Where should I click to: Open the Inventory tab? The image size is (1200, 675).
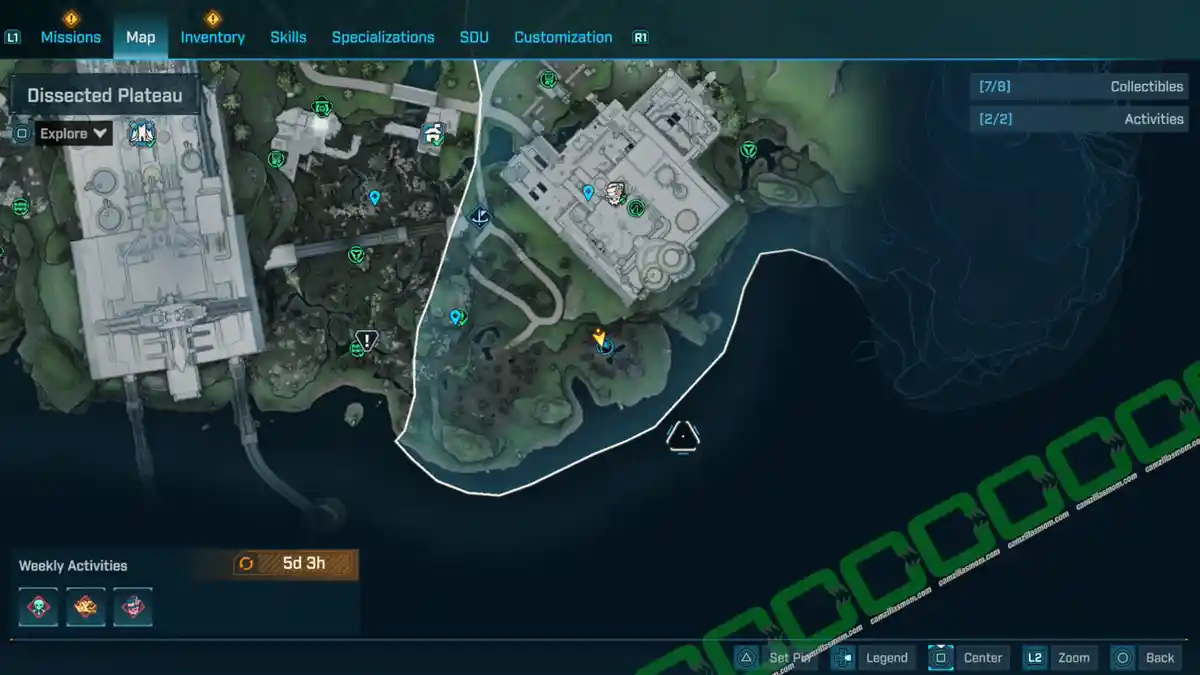pyautogui.click(x=212, y=37)
